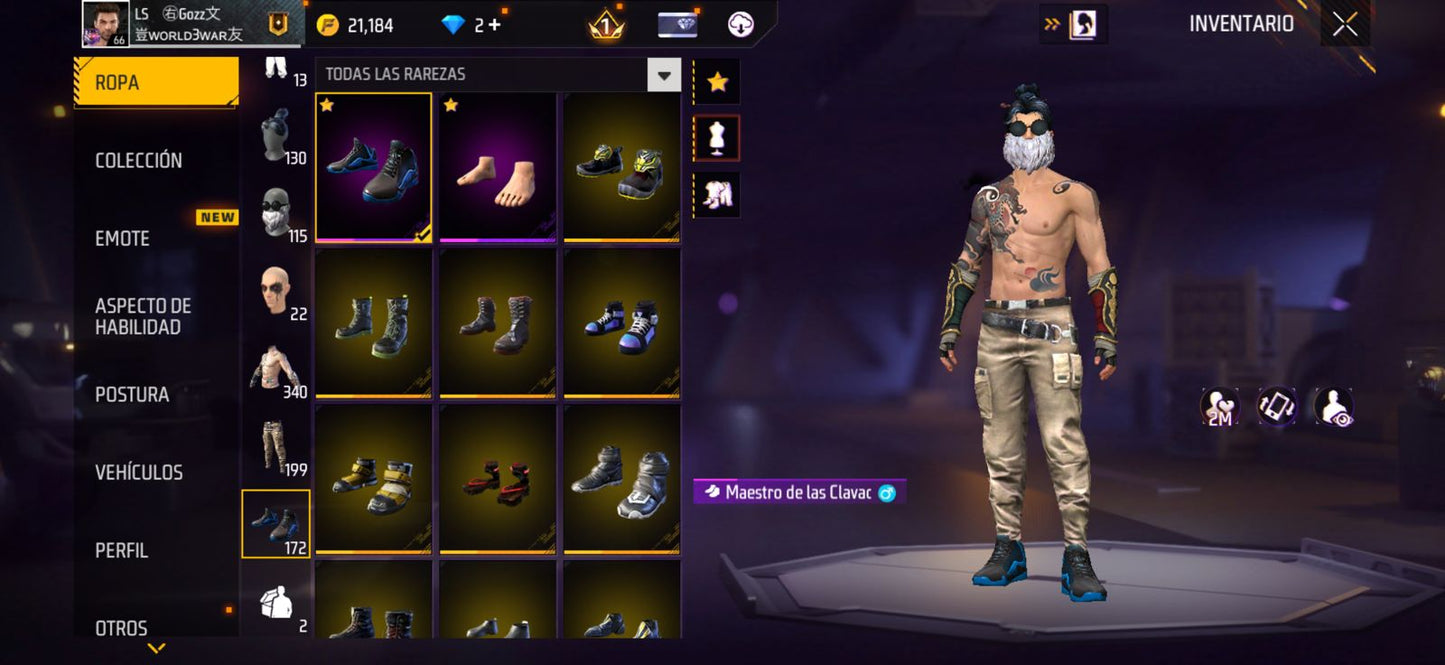Add diamonds with the plus button

point(494,25)
